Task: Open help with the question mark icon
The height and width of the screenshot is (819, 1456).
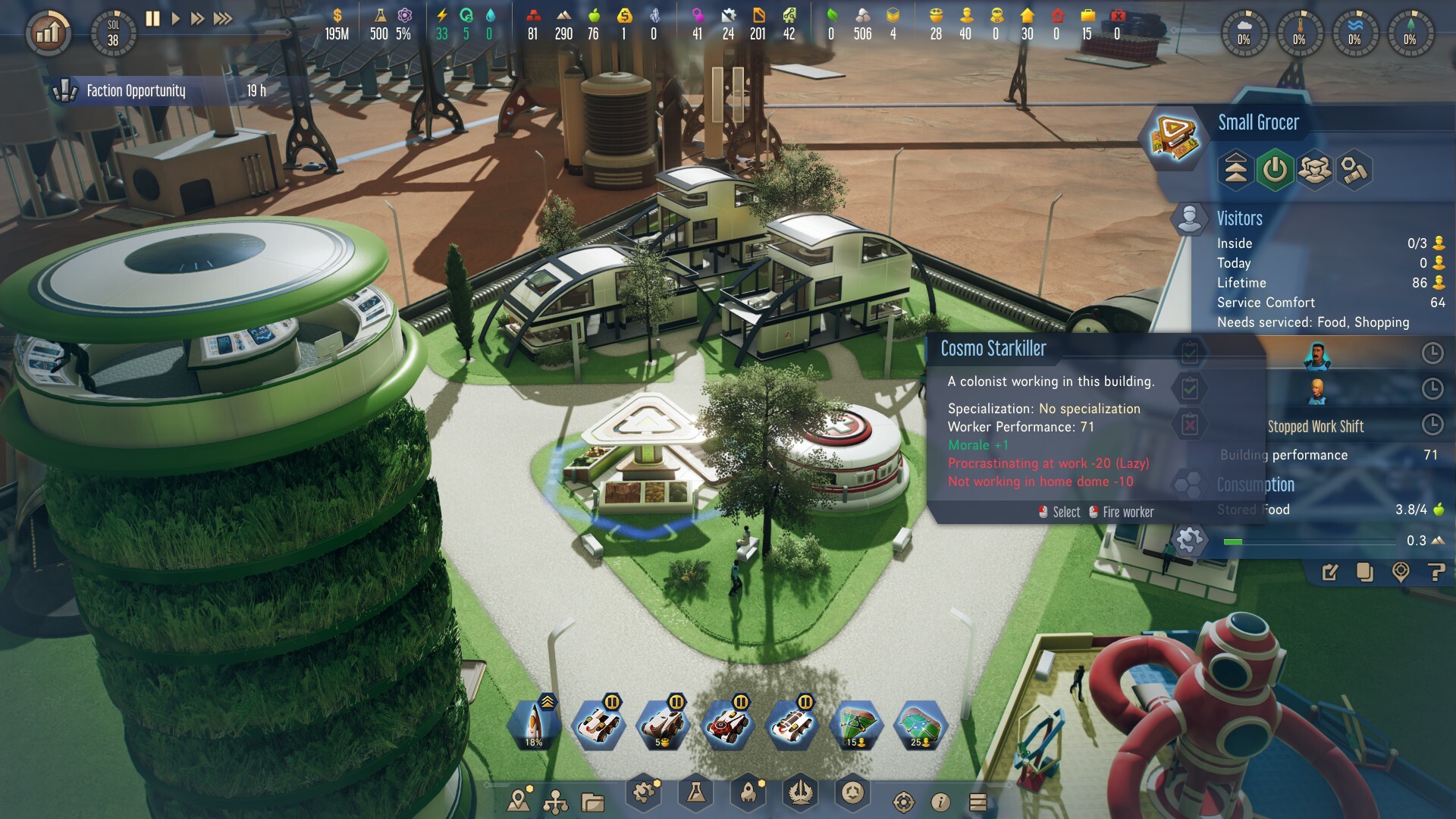Action: click(x=1436, y=573)
